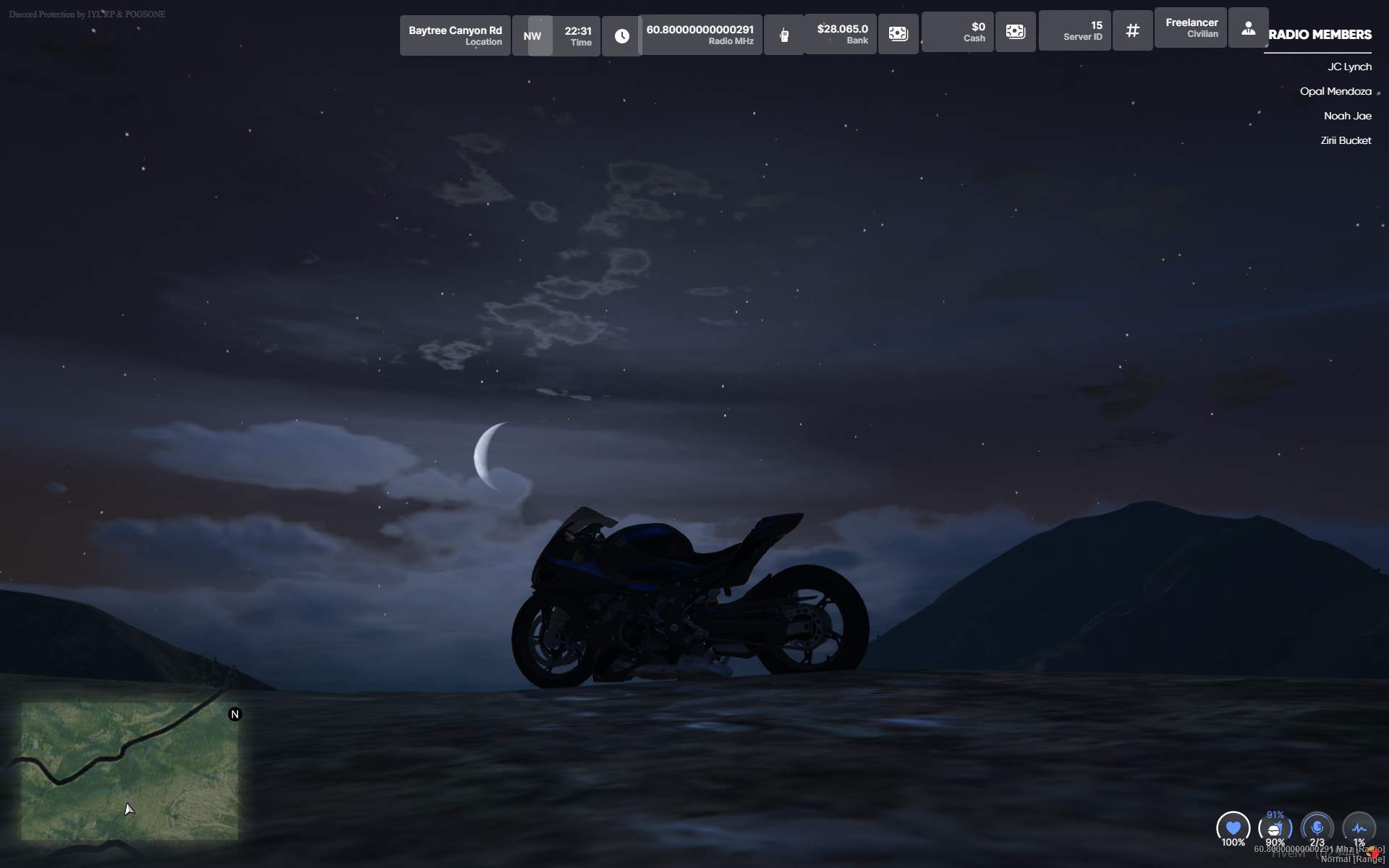Image resolution: width=1389 pixels, height=868 pixels.
Task: Click the minimap
Action: point(129,770)
